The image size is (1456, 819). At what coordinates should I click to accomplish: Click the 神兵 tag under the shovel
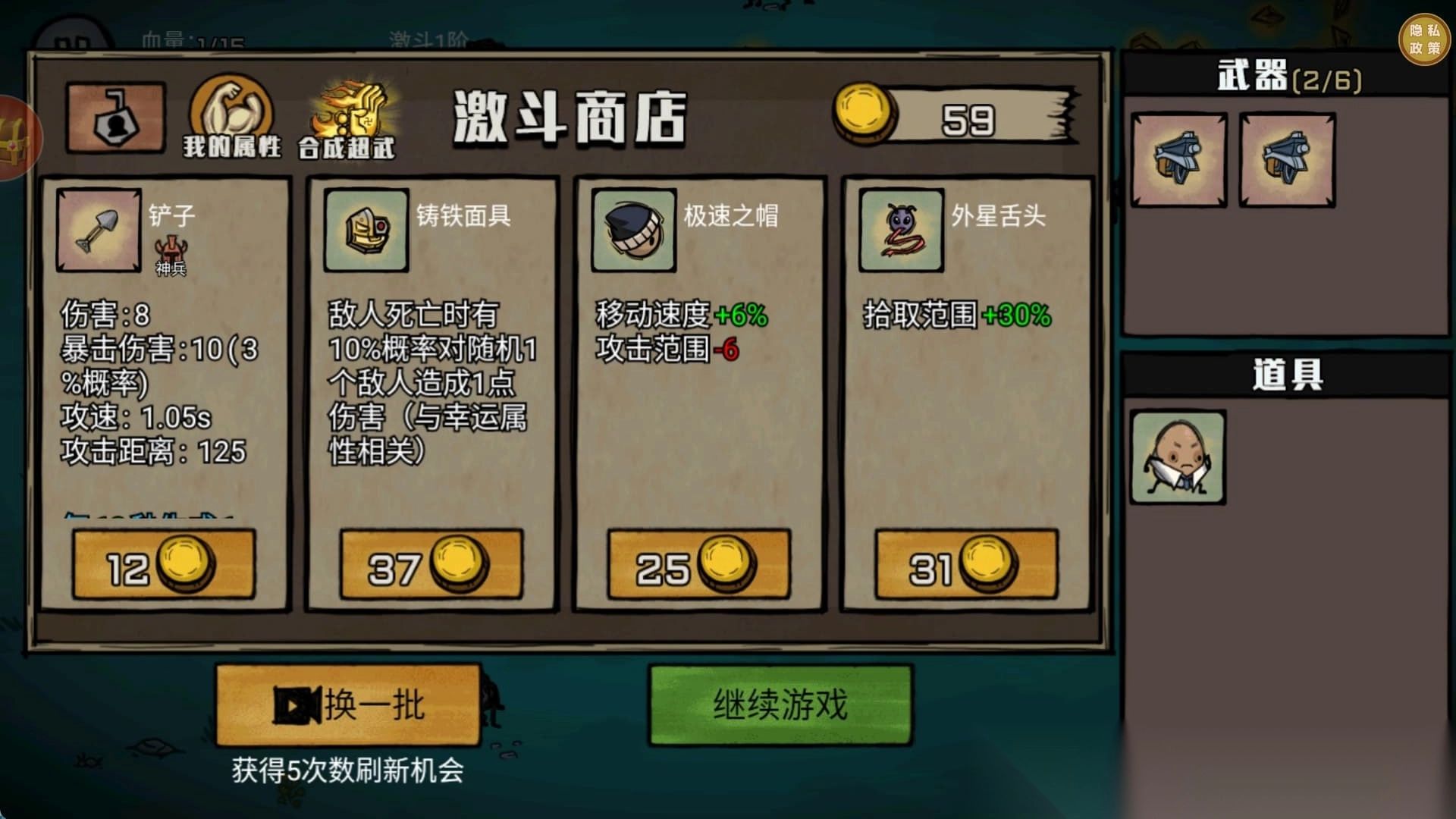click(171, 254)
